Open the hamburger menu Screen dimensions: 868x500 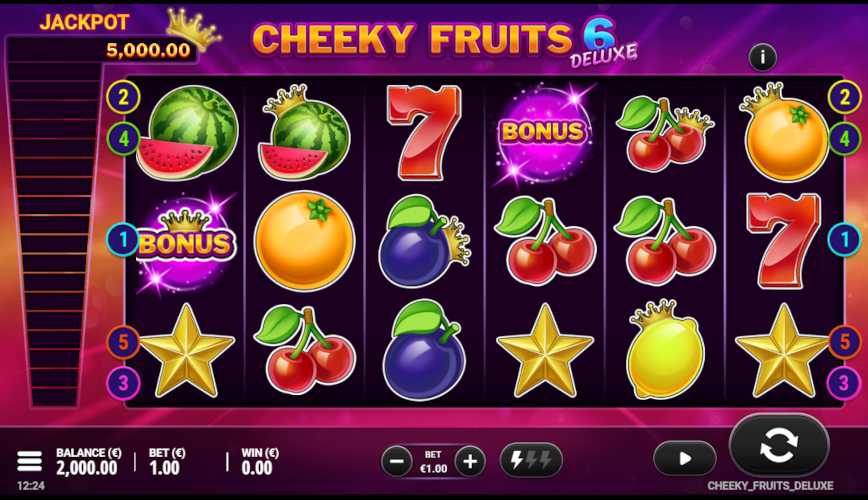coord(29,461)
